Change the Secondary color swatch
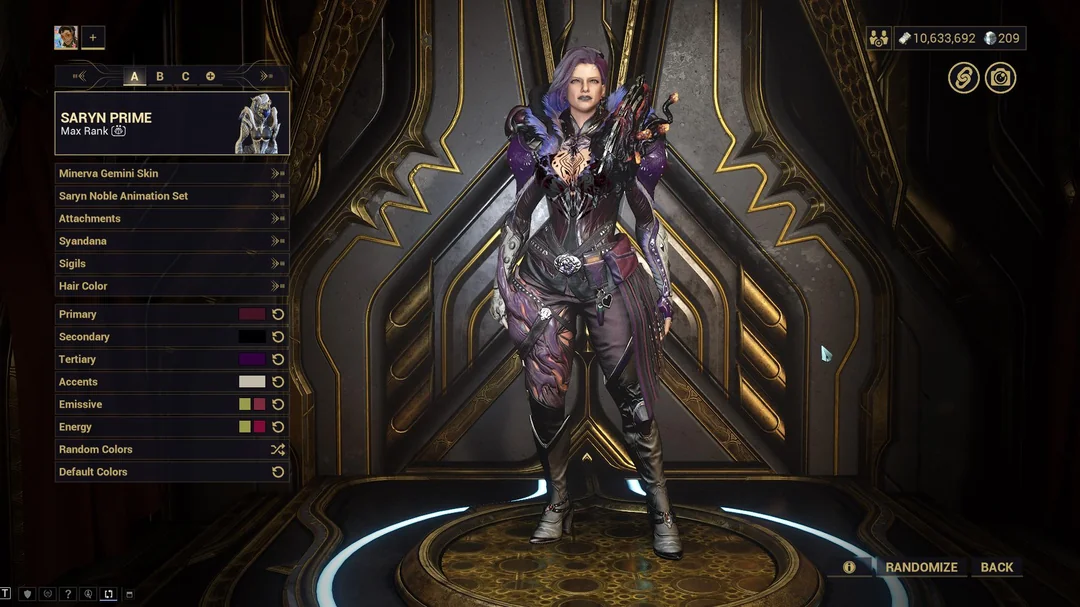The image size is (1080, 607). [x=252, y=337]
